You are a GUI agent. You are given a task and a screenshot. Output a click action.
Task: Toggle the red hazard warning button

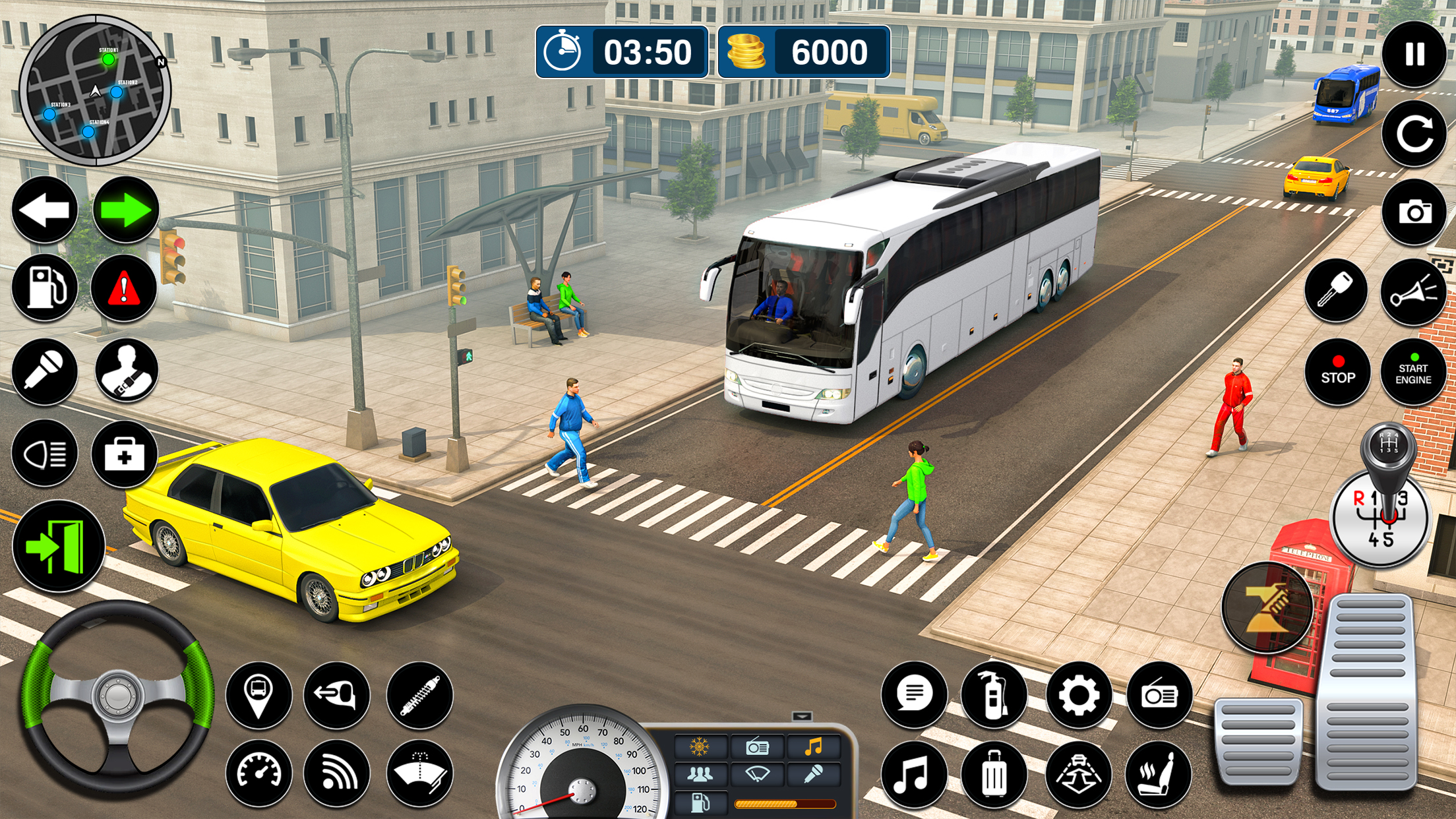(124, 288)
